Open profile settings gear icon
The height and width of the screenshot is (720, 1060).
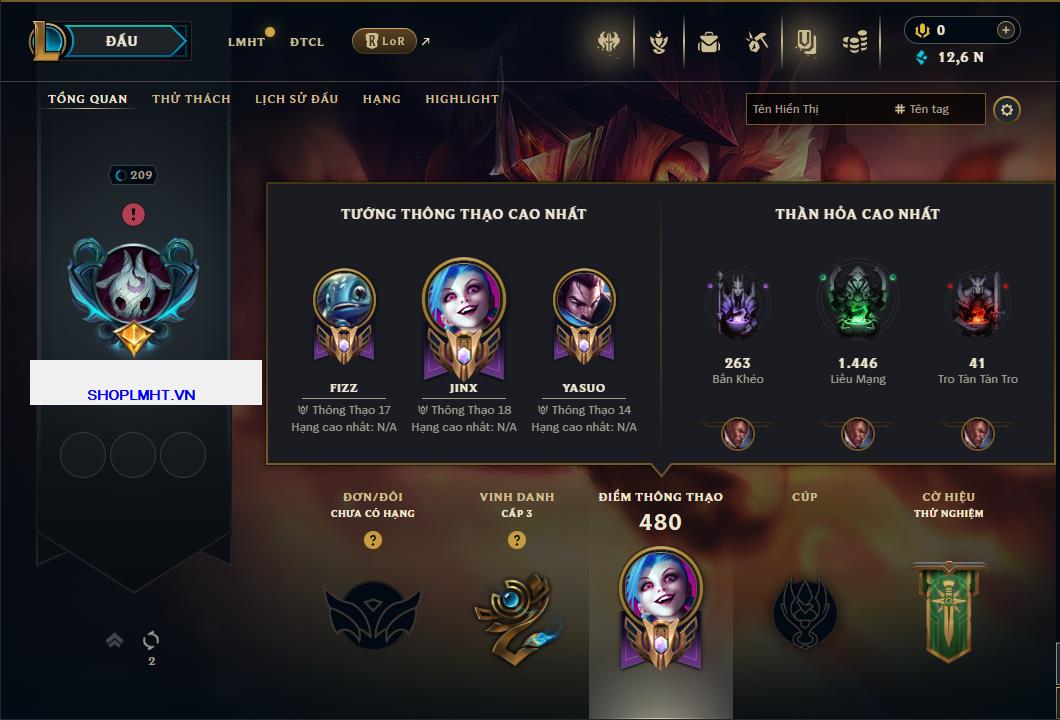(1007, 109)
